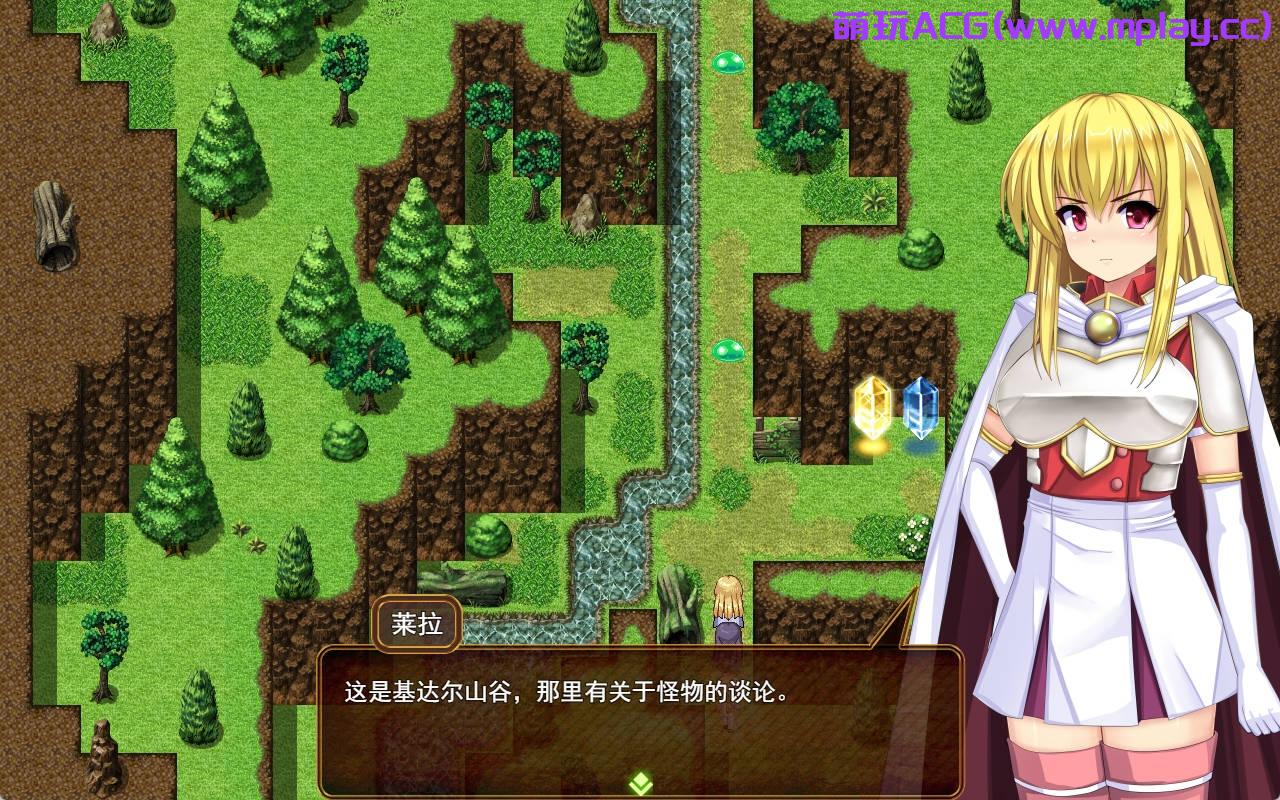1280x800 pixels.
Task: Click the small rock at the bottom left
Action: pos(104,760)
